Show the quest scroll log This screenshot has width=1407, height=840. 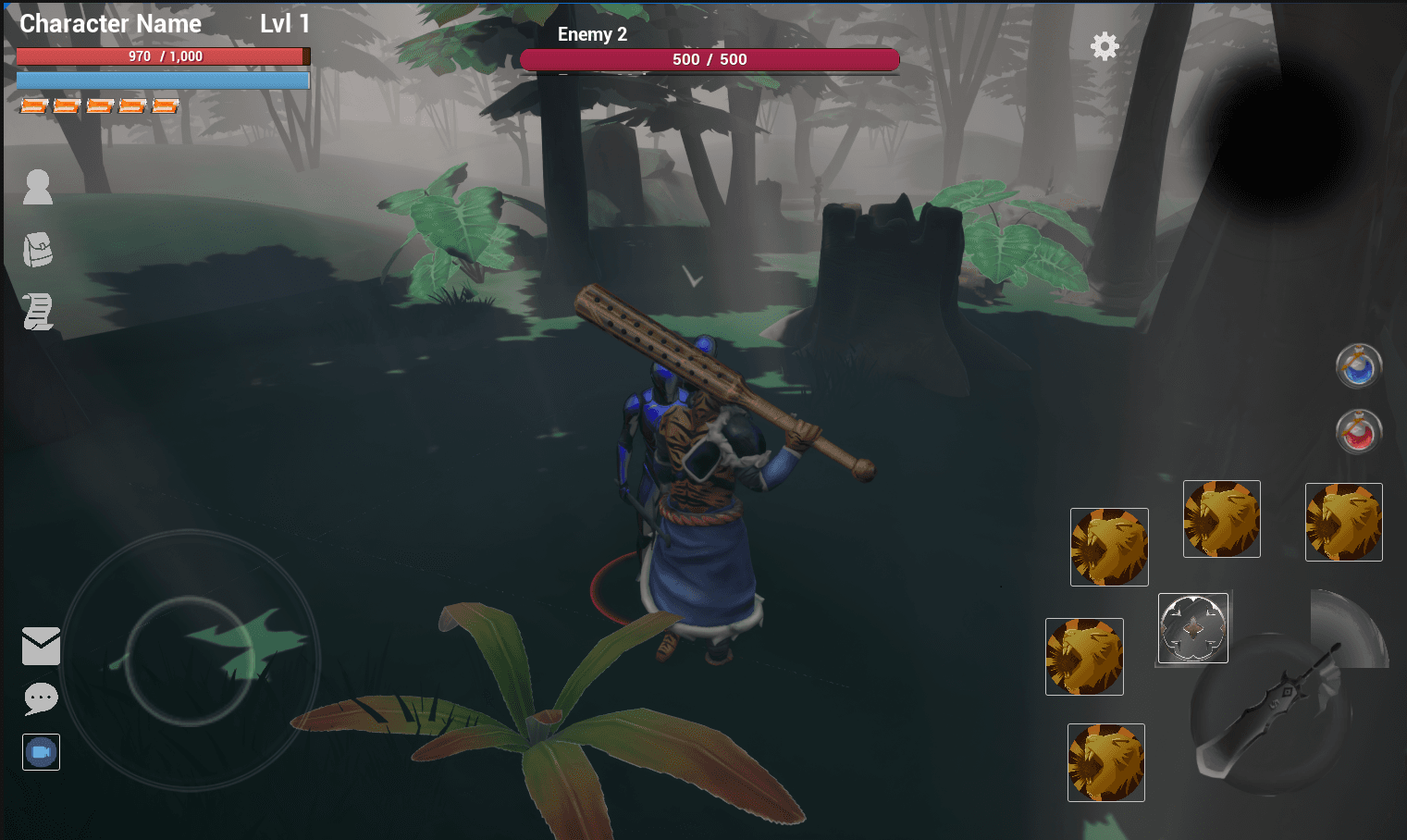38,312
